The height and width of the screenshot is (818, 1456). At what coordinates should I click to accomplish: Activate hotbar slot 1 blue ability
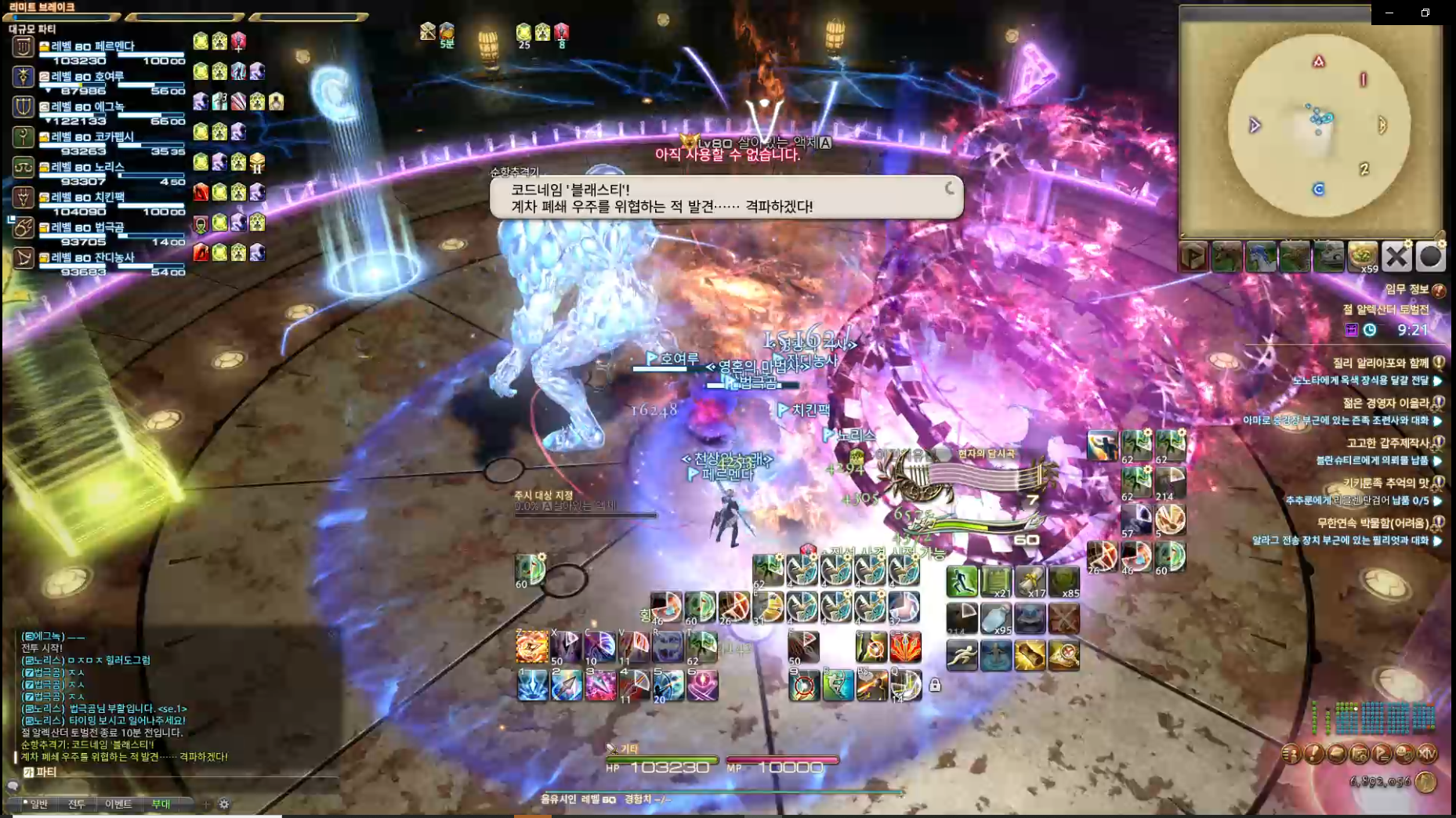(x=532, y=686)
